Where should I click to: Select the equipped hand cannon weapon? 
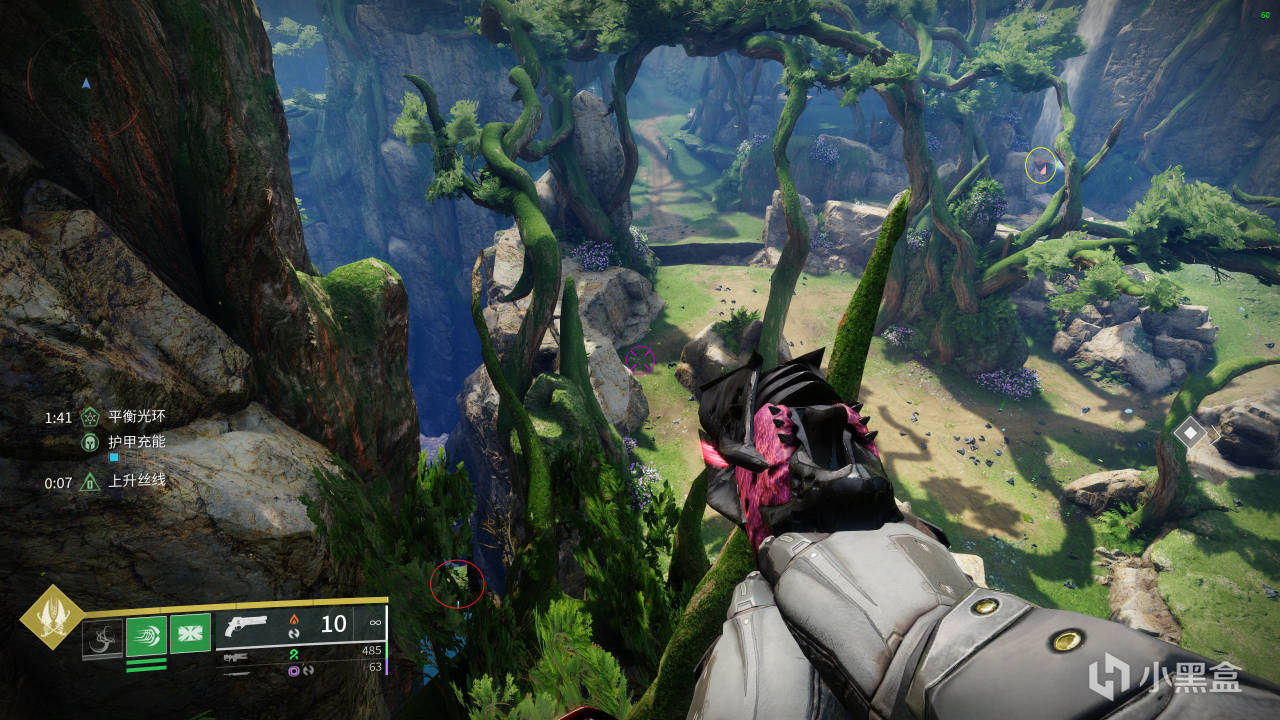point(246,625)
